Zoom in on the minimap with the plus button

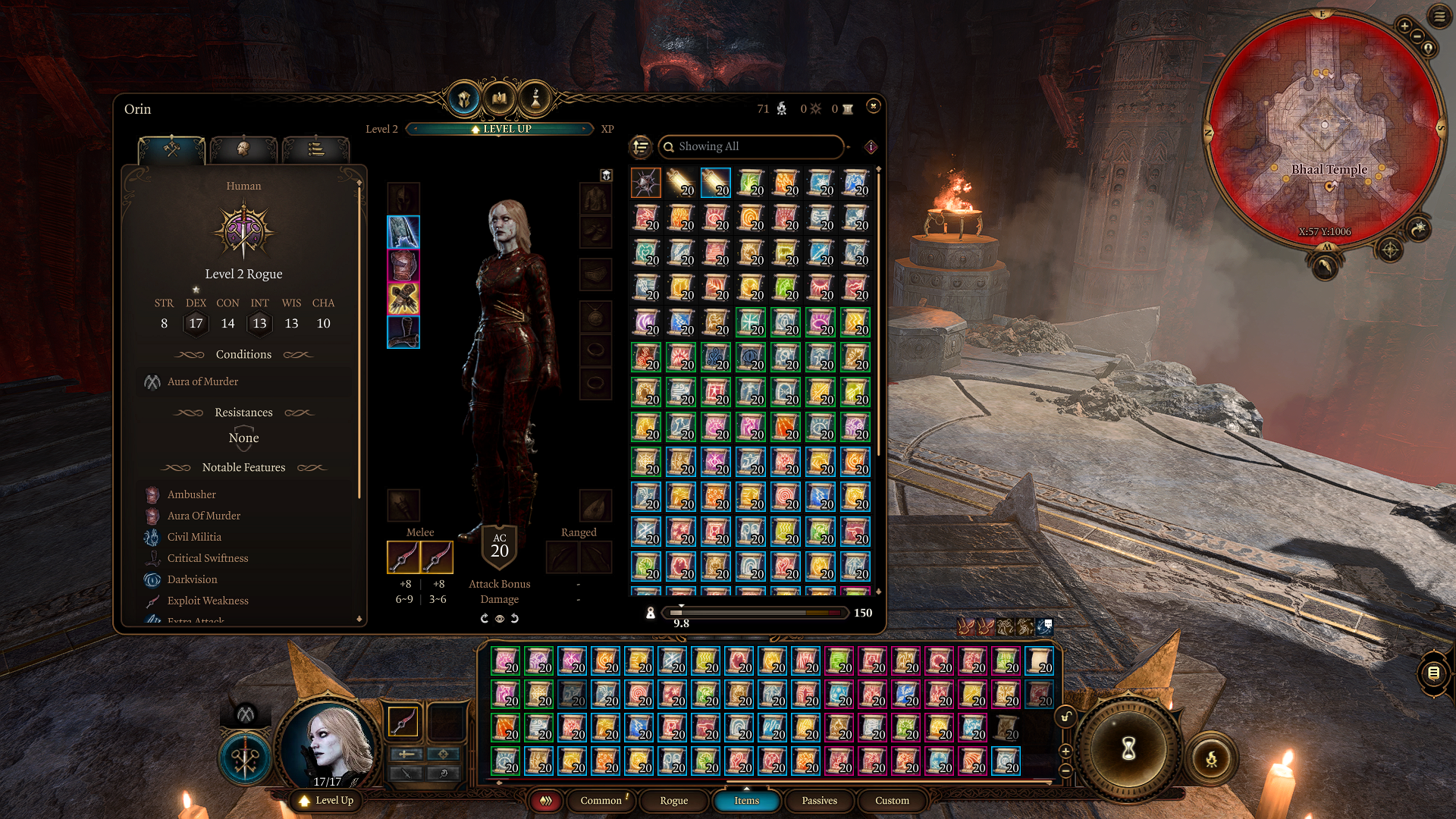pyautogui.click(x=1404, y=27)
